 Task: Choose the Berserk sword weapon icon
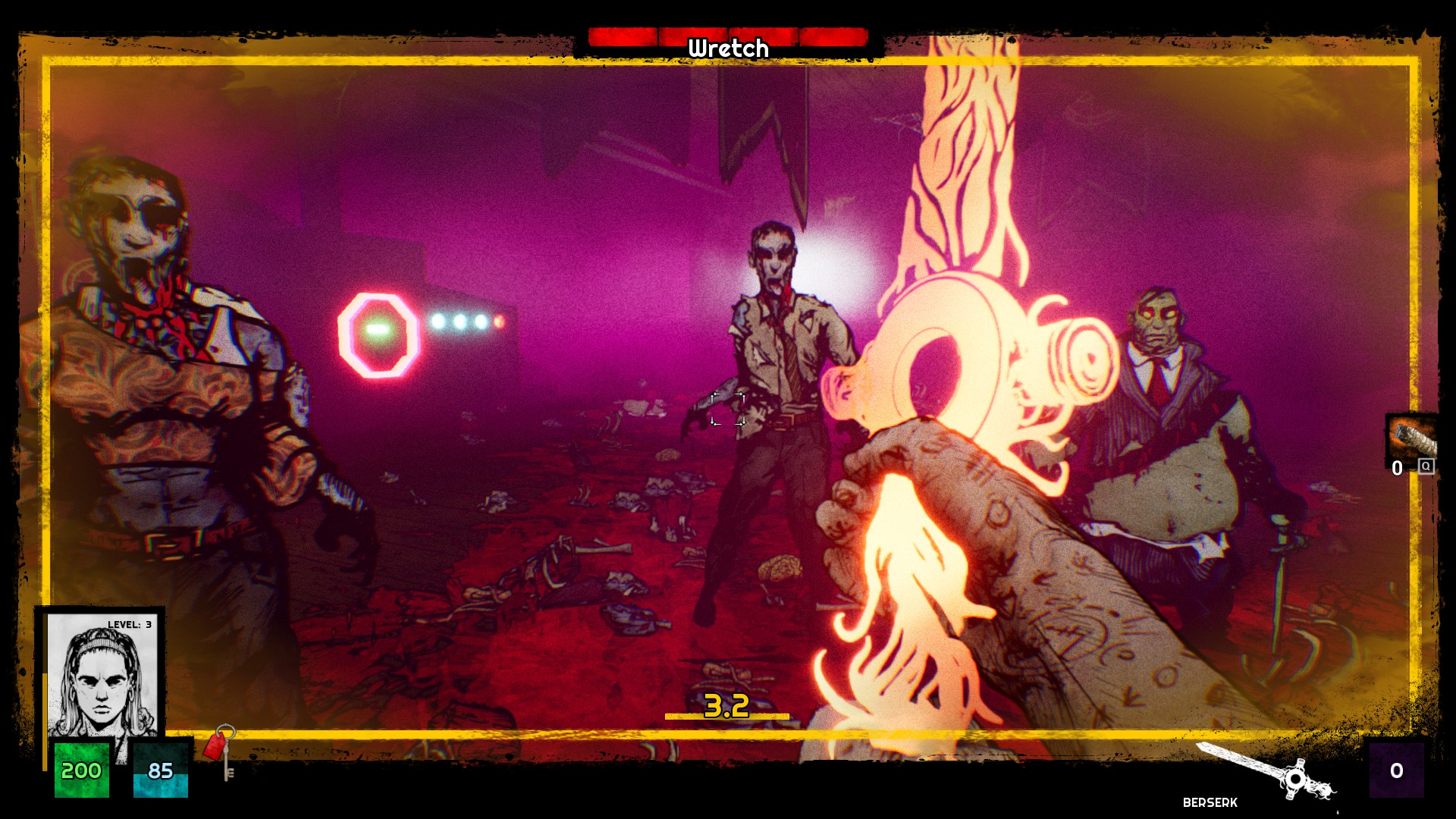click(x=1266, y=770)
